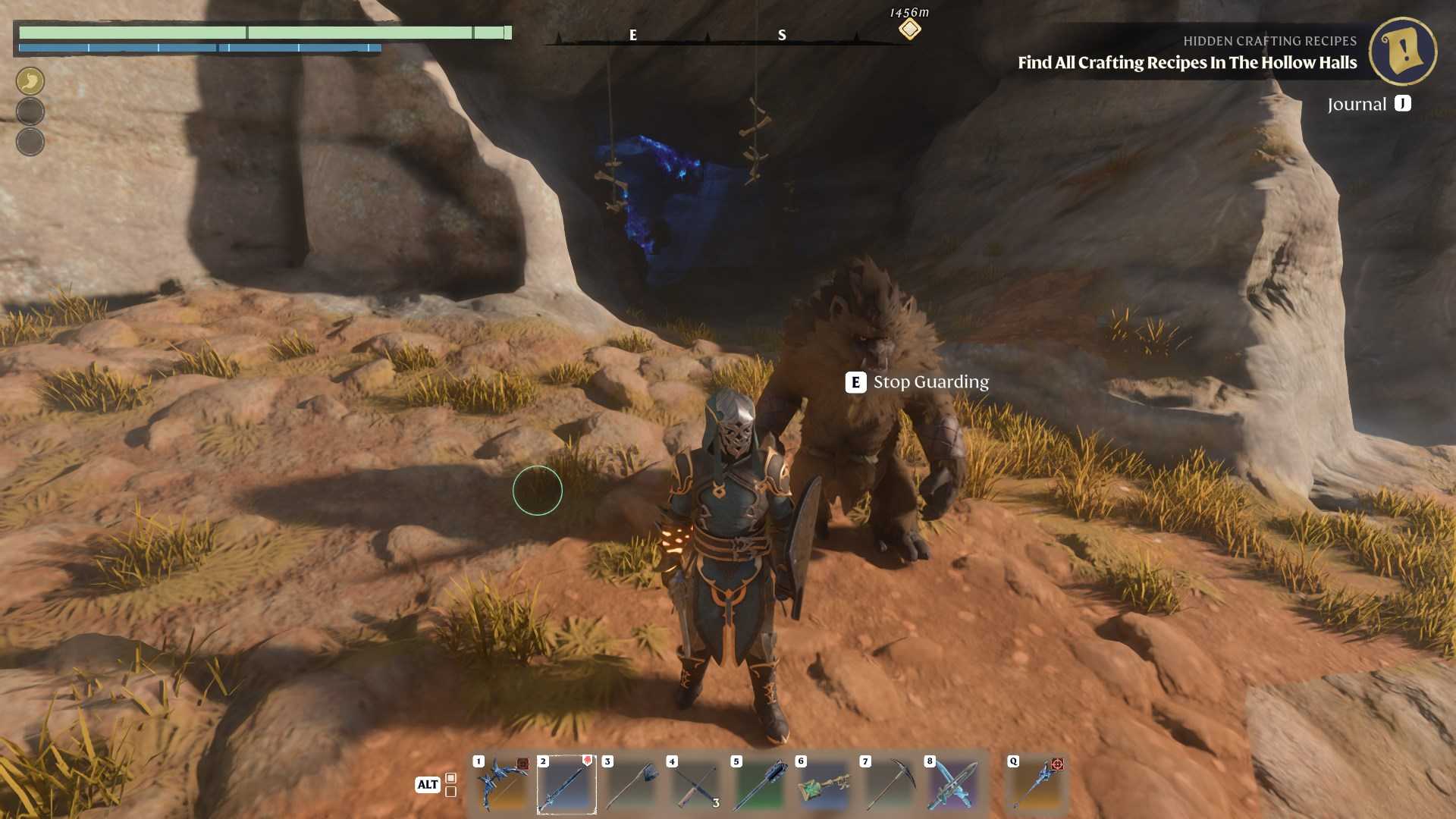The height and width of the screenshot is (819, 1456).
Task: Click the red targeting icon on slot Q
Action: [x=1059, y=766]
